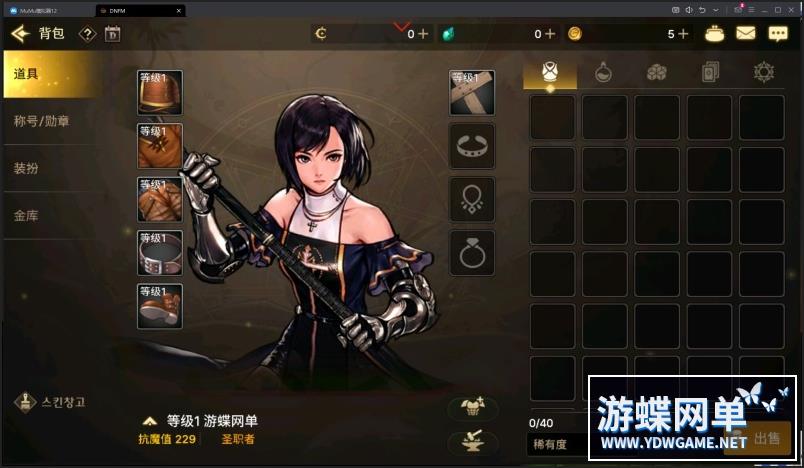Choose the empty ring slot
This screenshot has height=468, width=804.
click(x=471, y=253)
